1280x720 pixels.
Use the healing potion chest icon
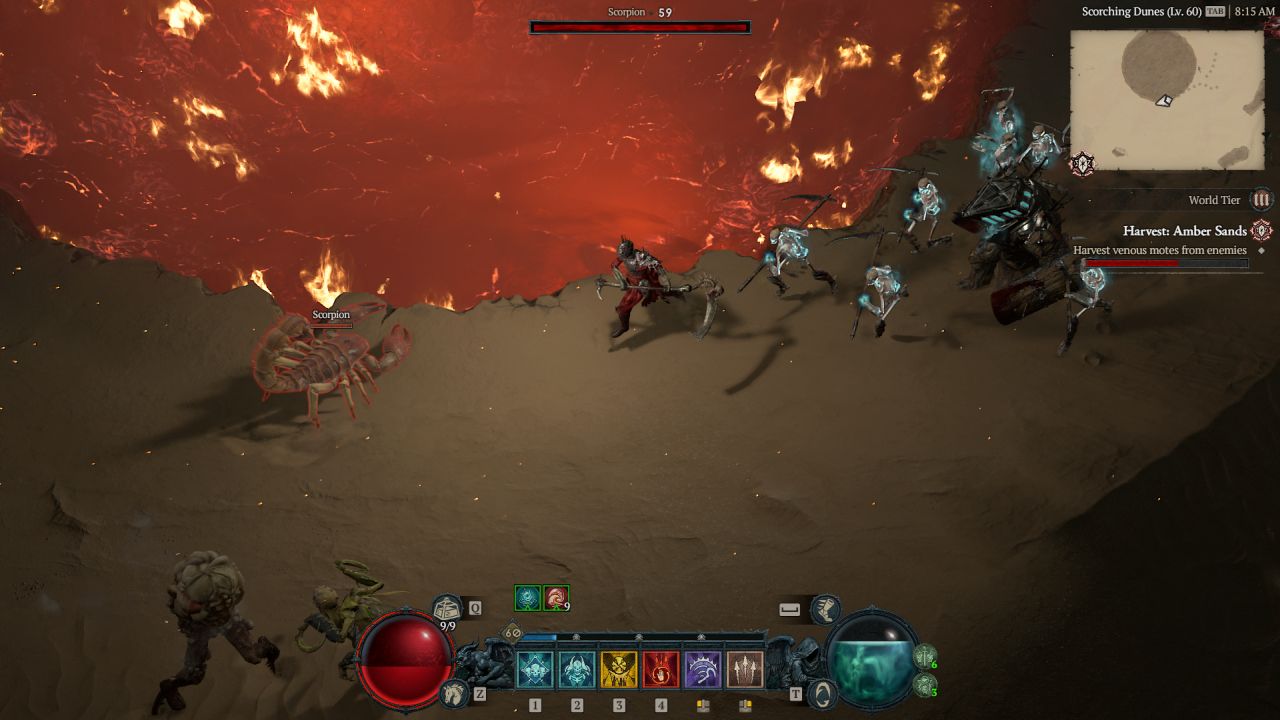pyautogui.click(x=447, y=608)
